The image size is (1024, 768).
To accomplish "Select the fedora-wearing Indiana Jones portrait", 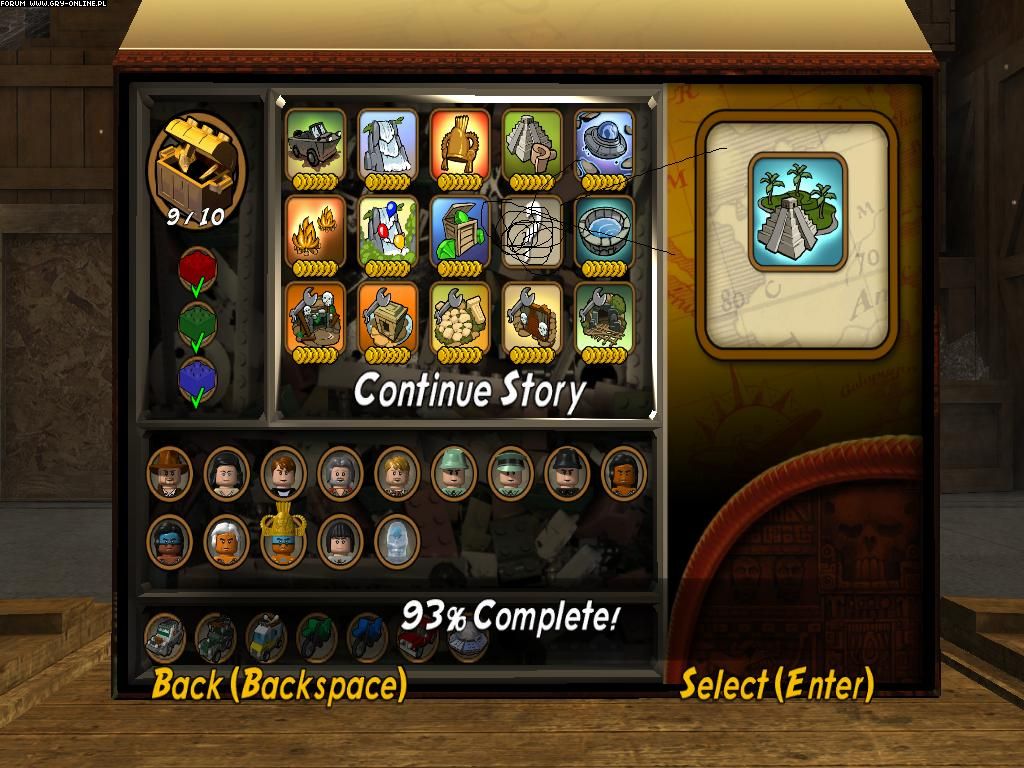I will click(x=169, y=472).
